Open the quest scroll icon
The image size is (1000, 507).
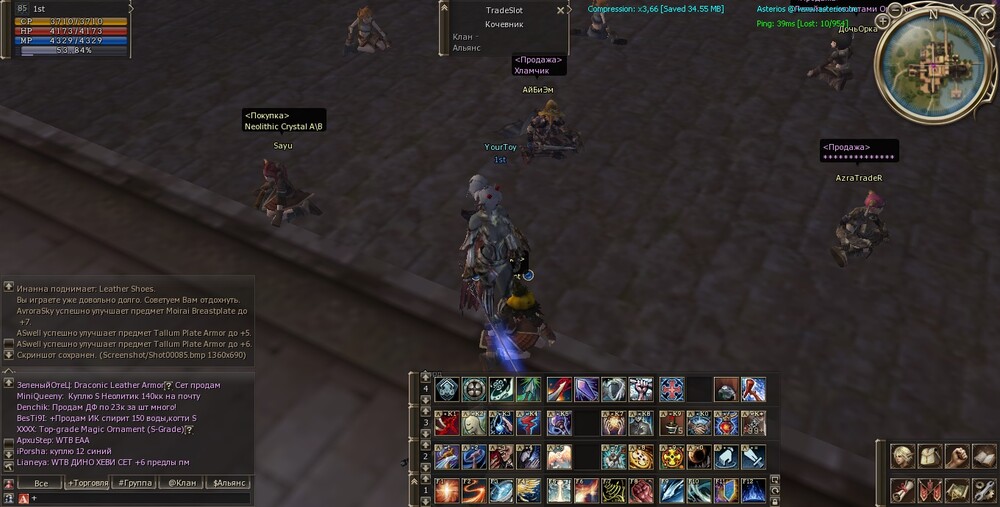(x=904, y=491)
